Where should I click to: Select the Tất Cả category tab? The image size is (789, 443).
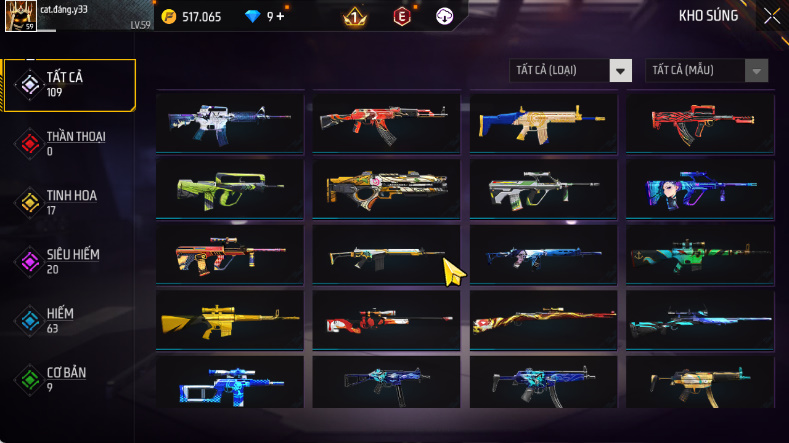(70, 84)
